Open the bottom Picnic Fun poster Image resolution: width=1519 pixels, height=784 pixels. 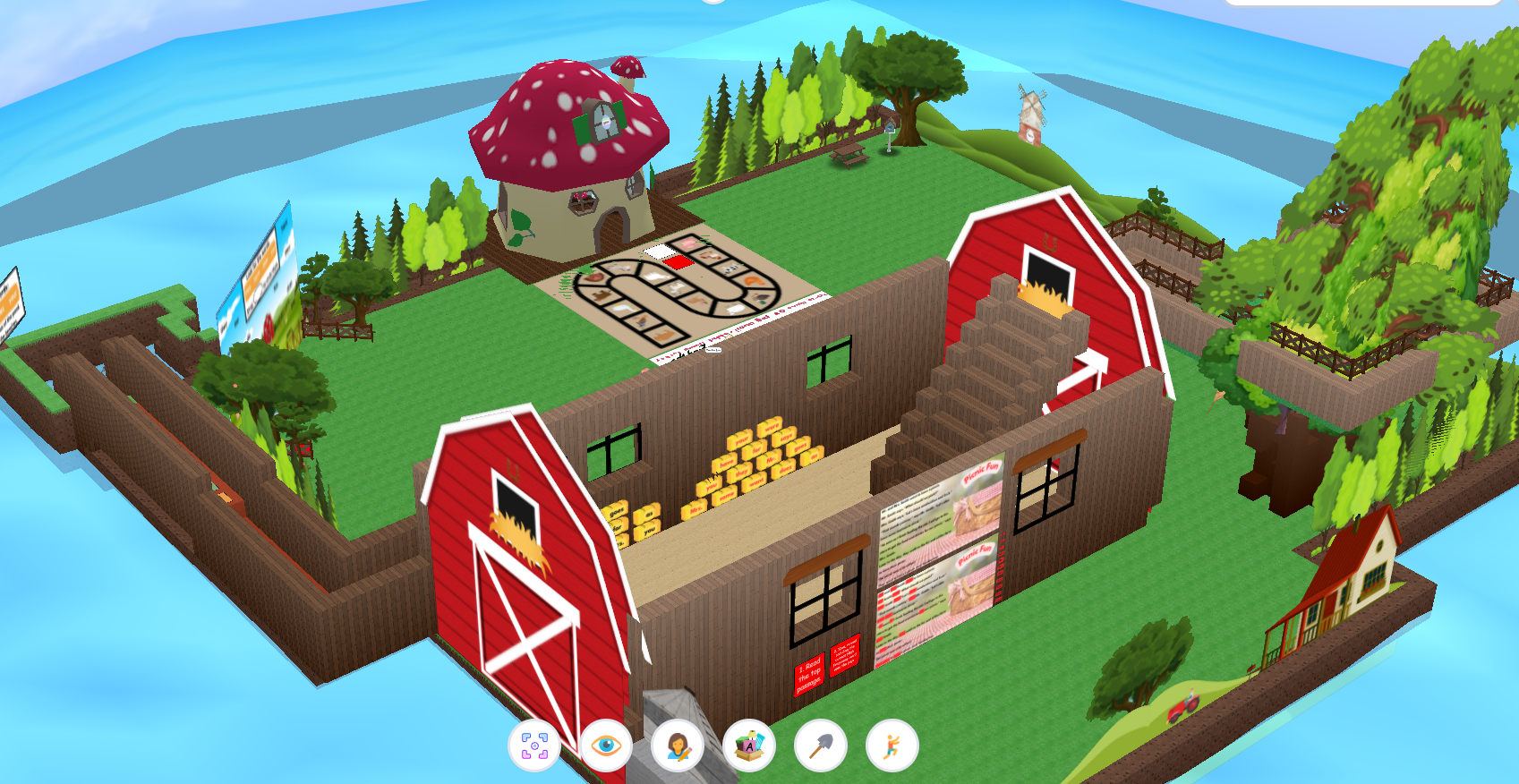(939, 595)
